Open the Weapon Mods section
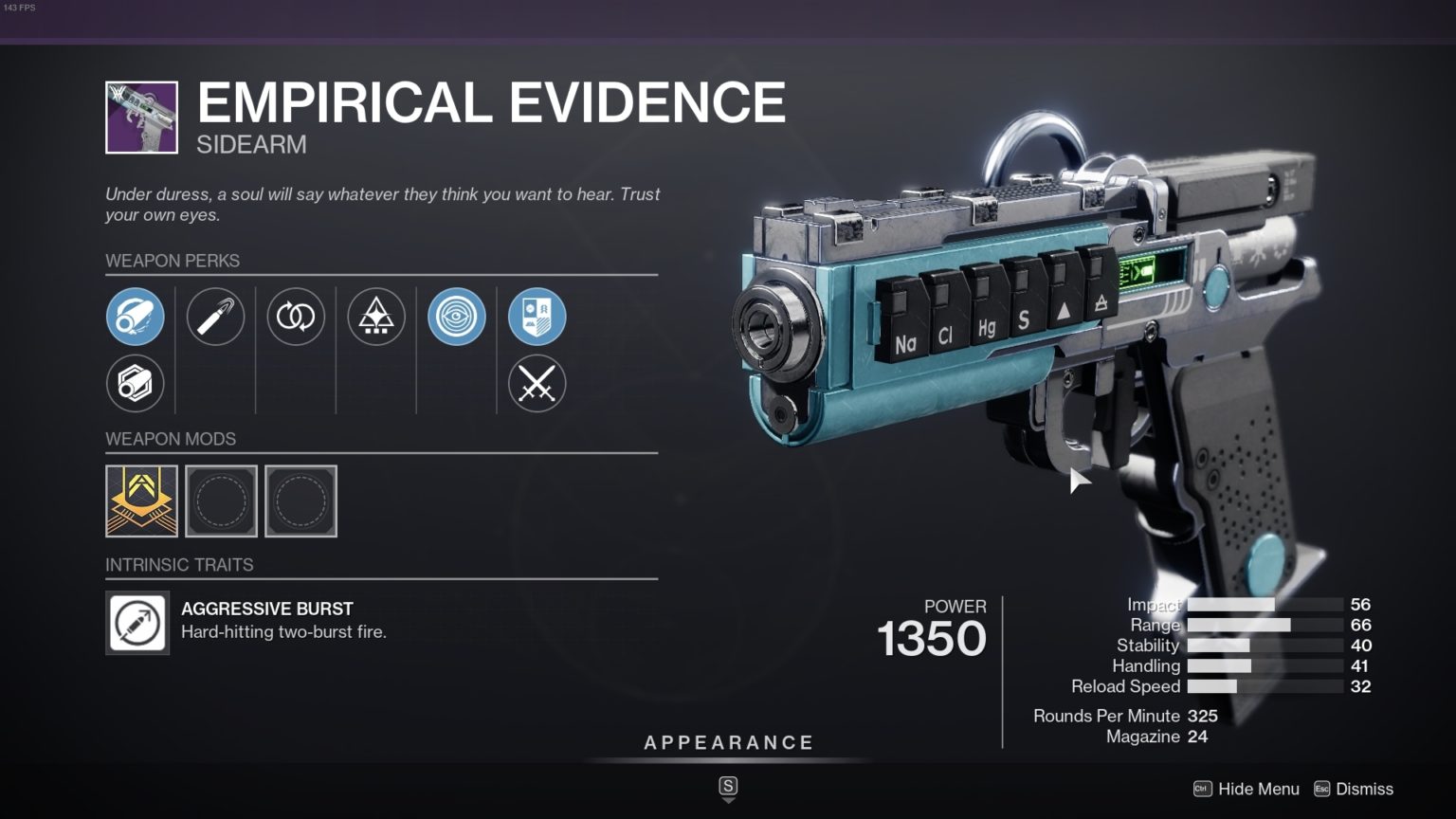The width and height of the screenshot is (1456, 819). 172,439
